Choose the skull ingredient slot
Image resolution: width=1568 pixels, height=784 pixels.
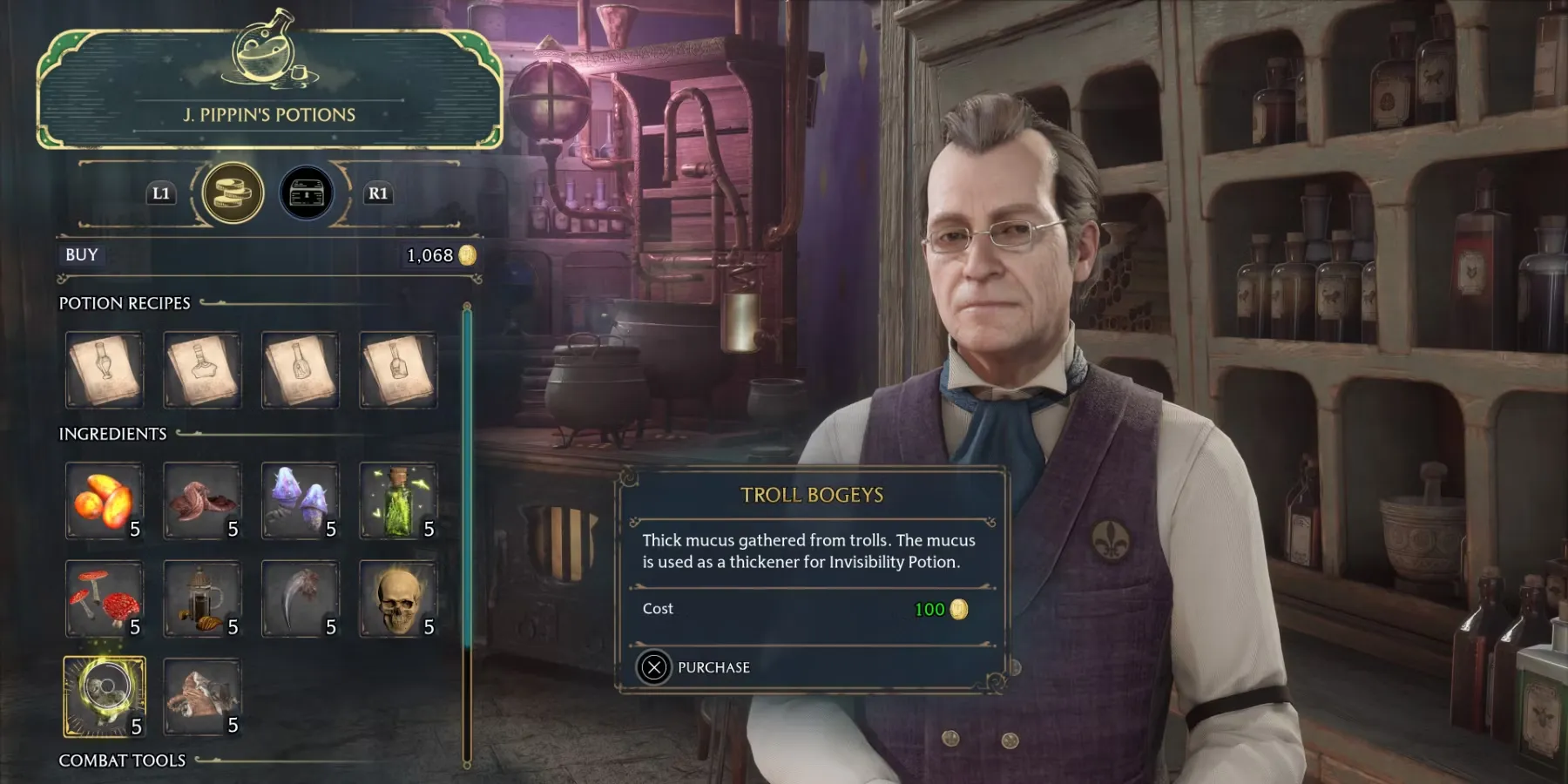[398, 599]
